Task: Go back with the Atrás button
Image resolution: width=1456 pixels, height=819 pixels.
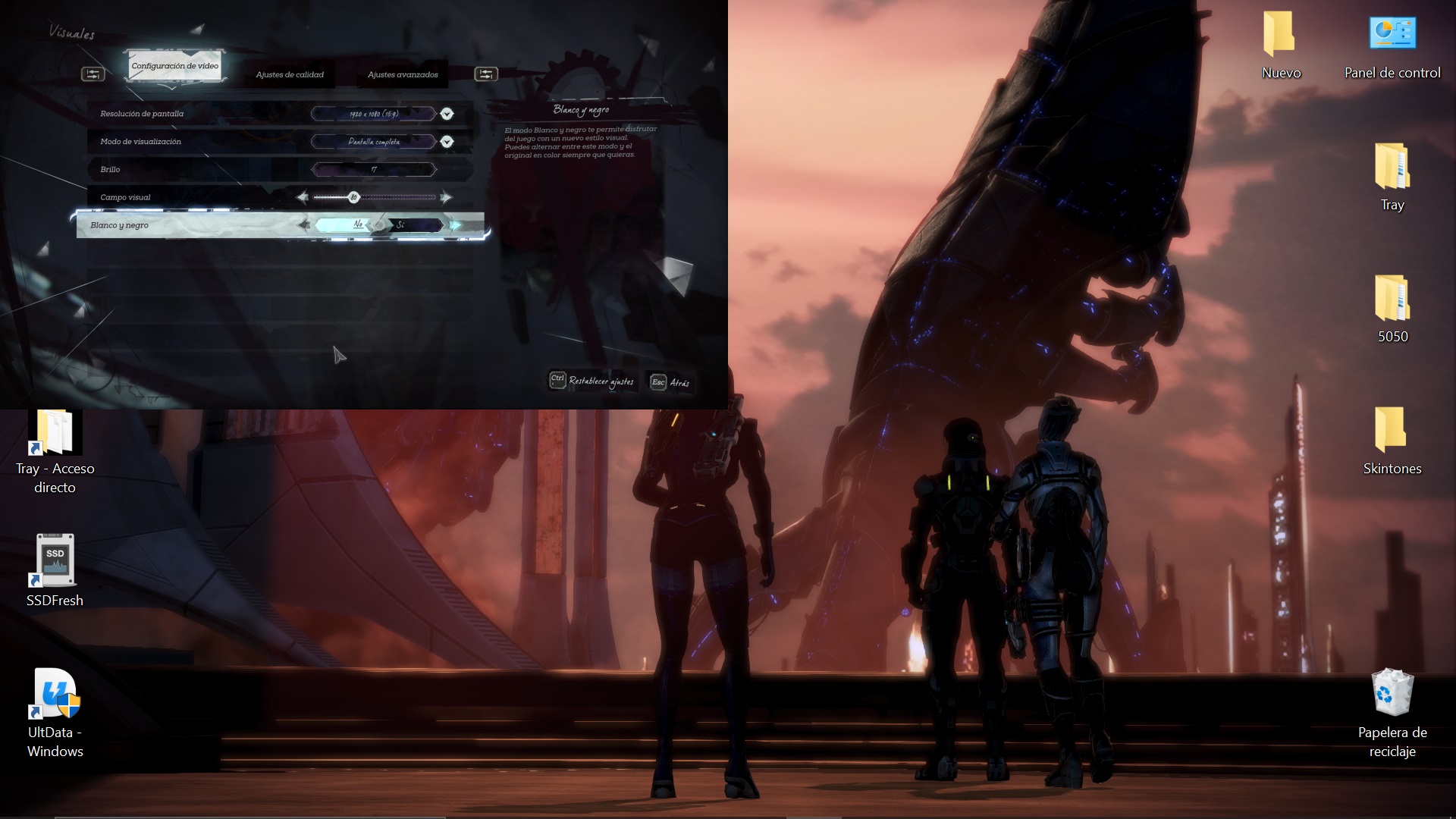Action: point(670,382)
